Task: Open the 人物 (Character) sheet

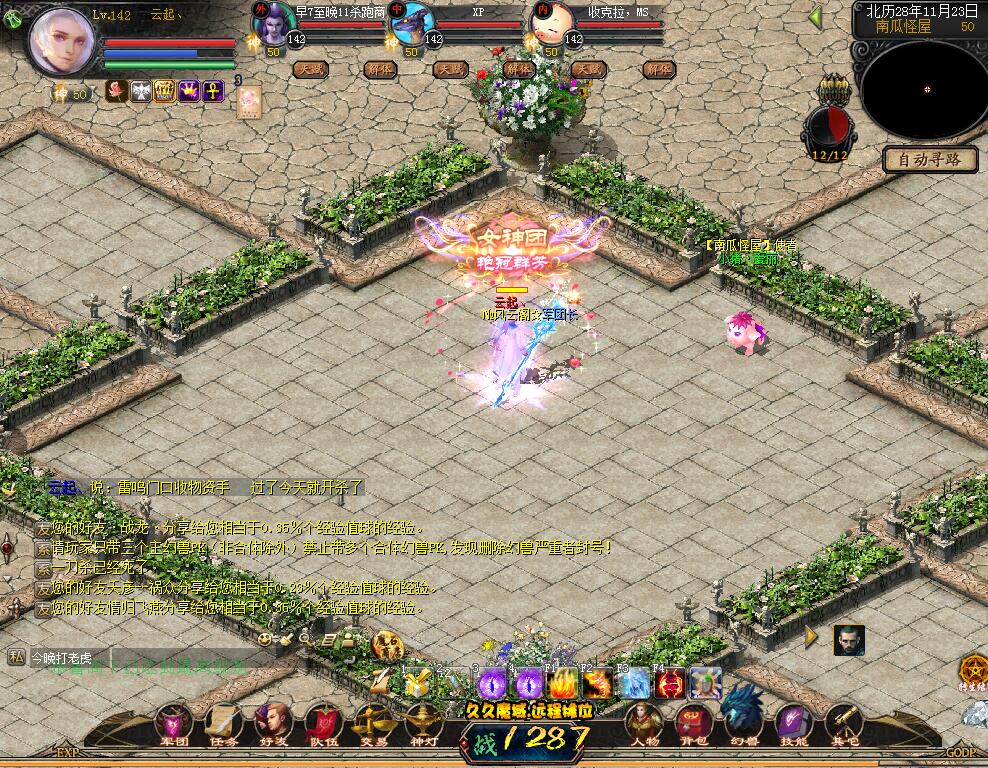Action: click(644, 723)
